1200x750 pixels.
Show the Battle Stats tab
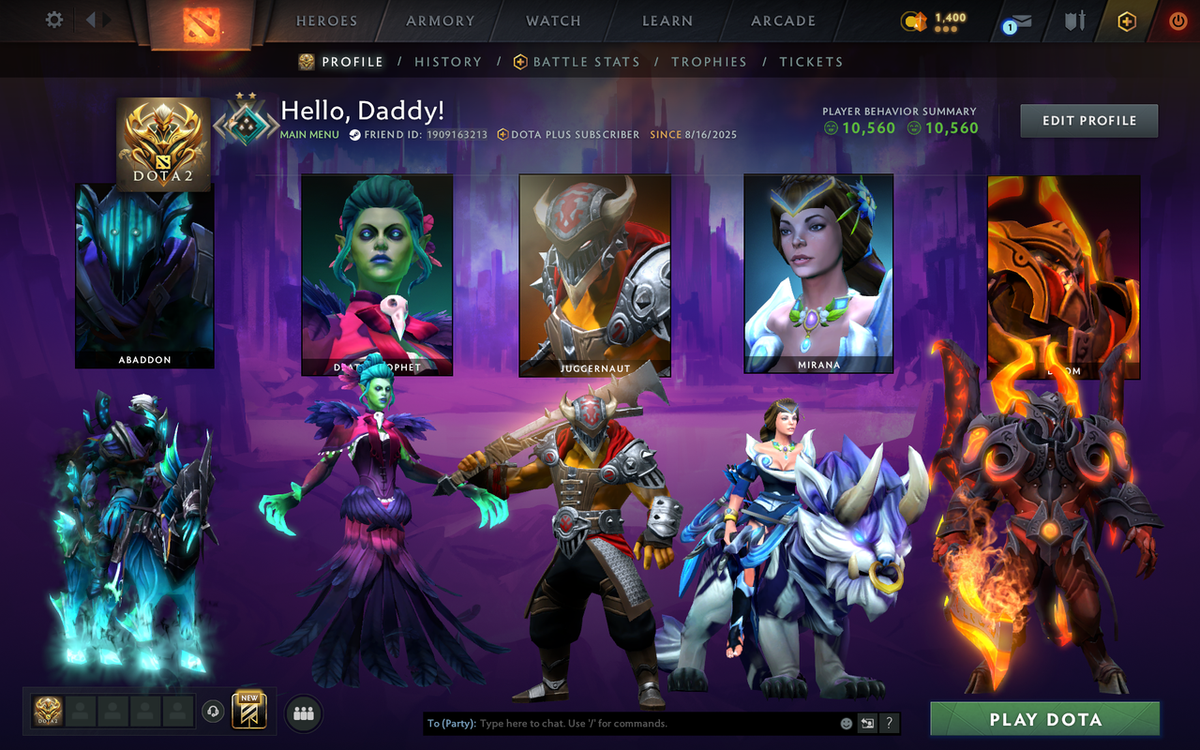pos(585,62)
